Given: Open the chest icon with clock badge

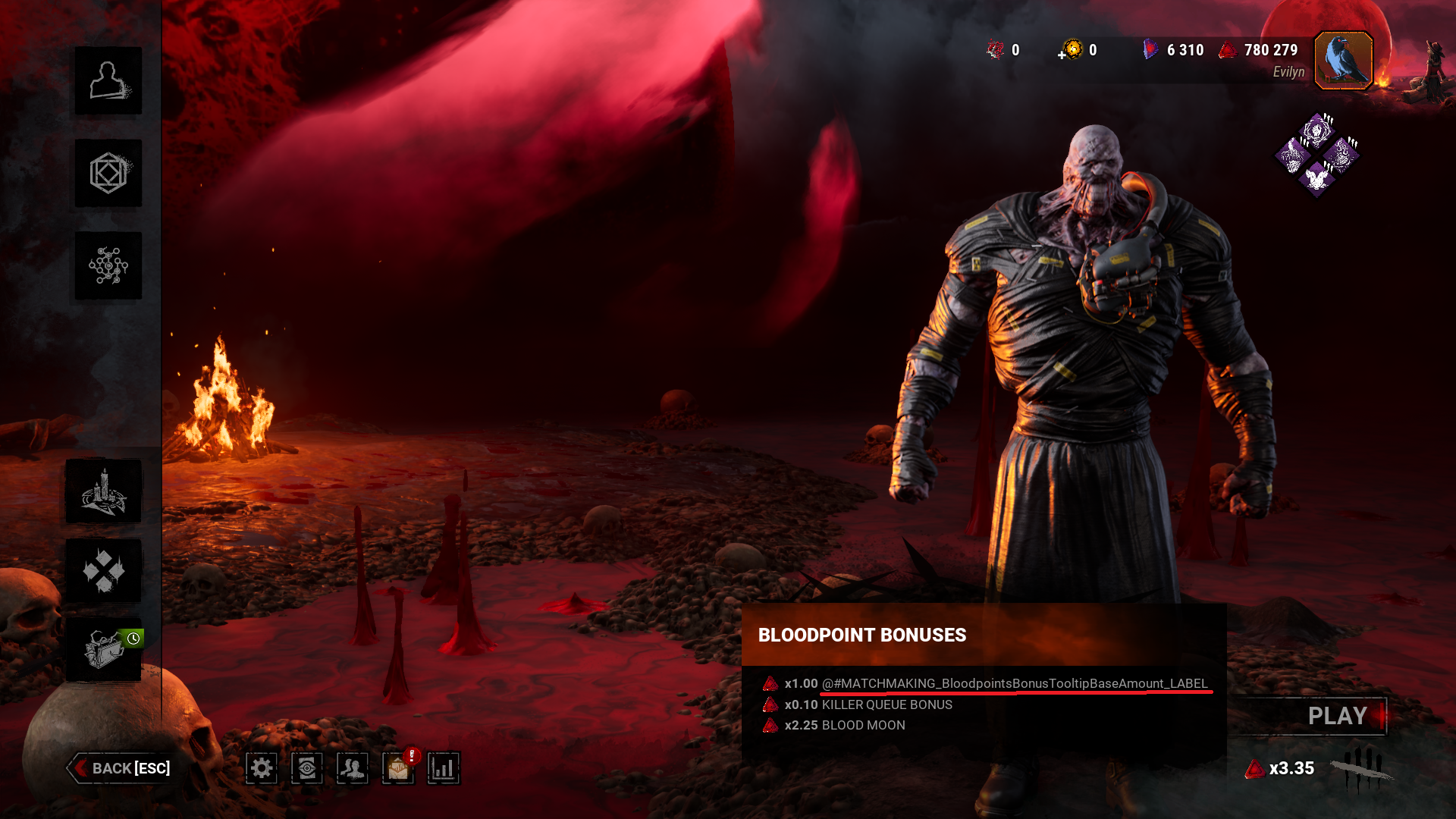Looking at the screenshot, I should pyautogui.click(x=104, y=650).
